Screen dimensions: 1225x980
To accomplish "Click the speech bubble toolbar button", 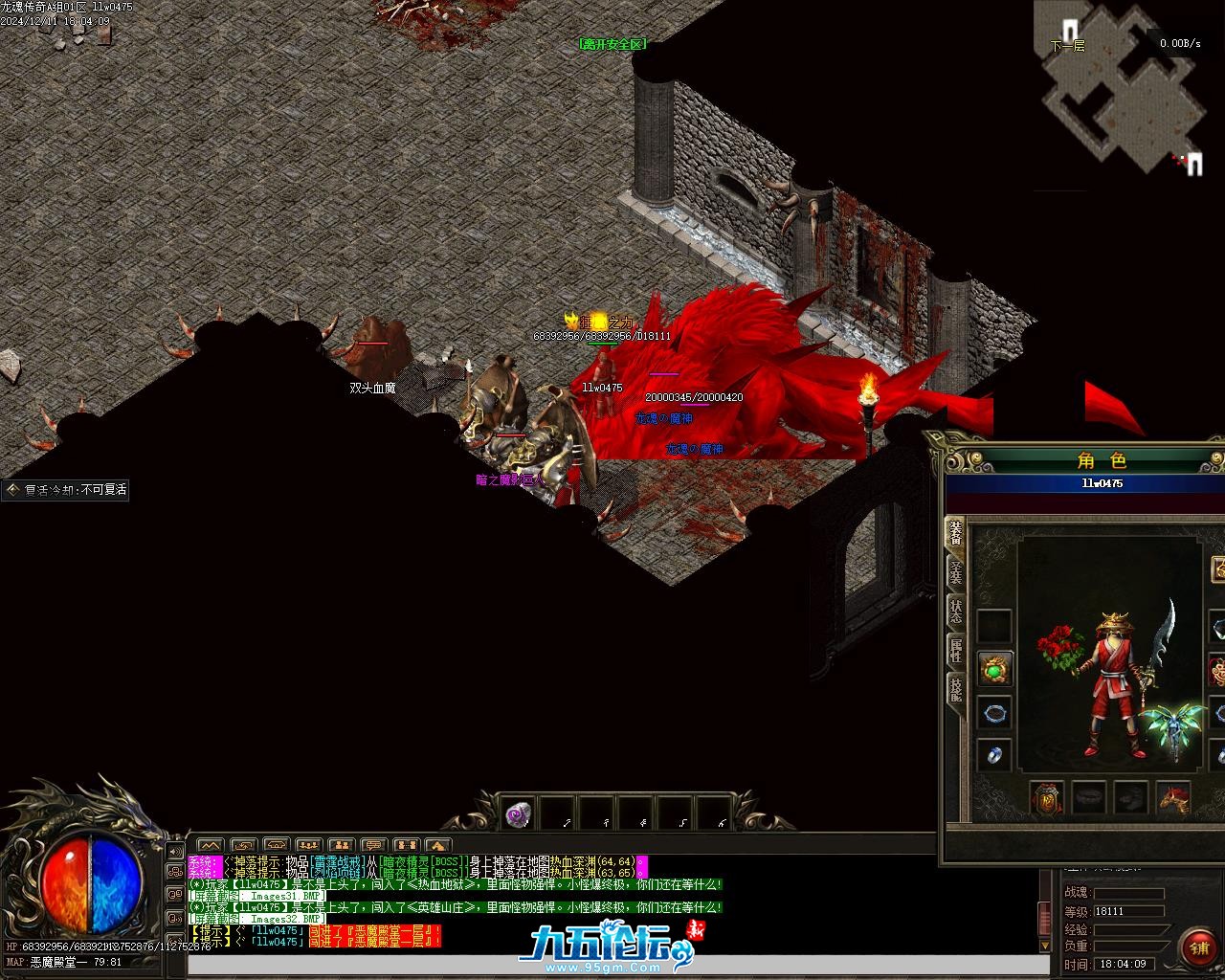I will pyautogui.click(x=373, y=846).
